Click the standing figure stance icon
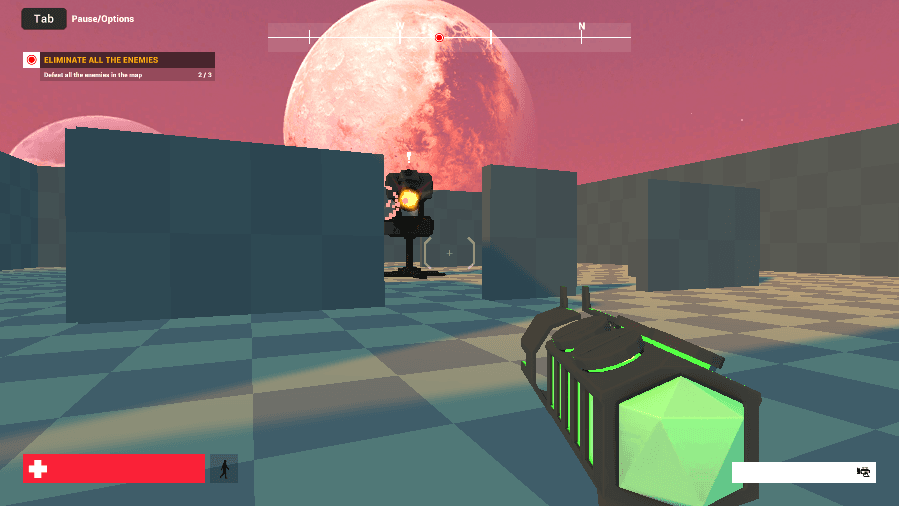 click(x=224, y=468)
